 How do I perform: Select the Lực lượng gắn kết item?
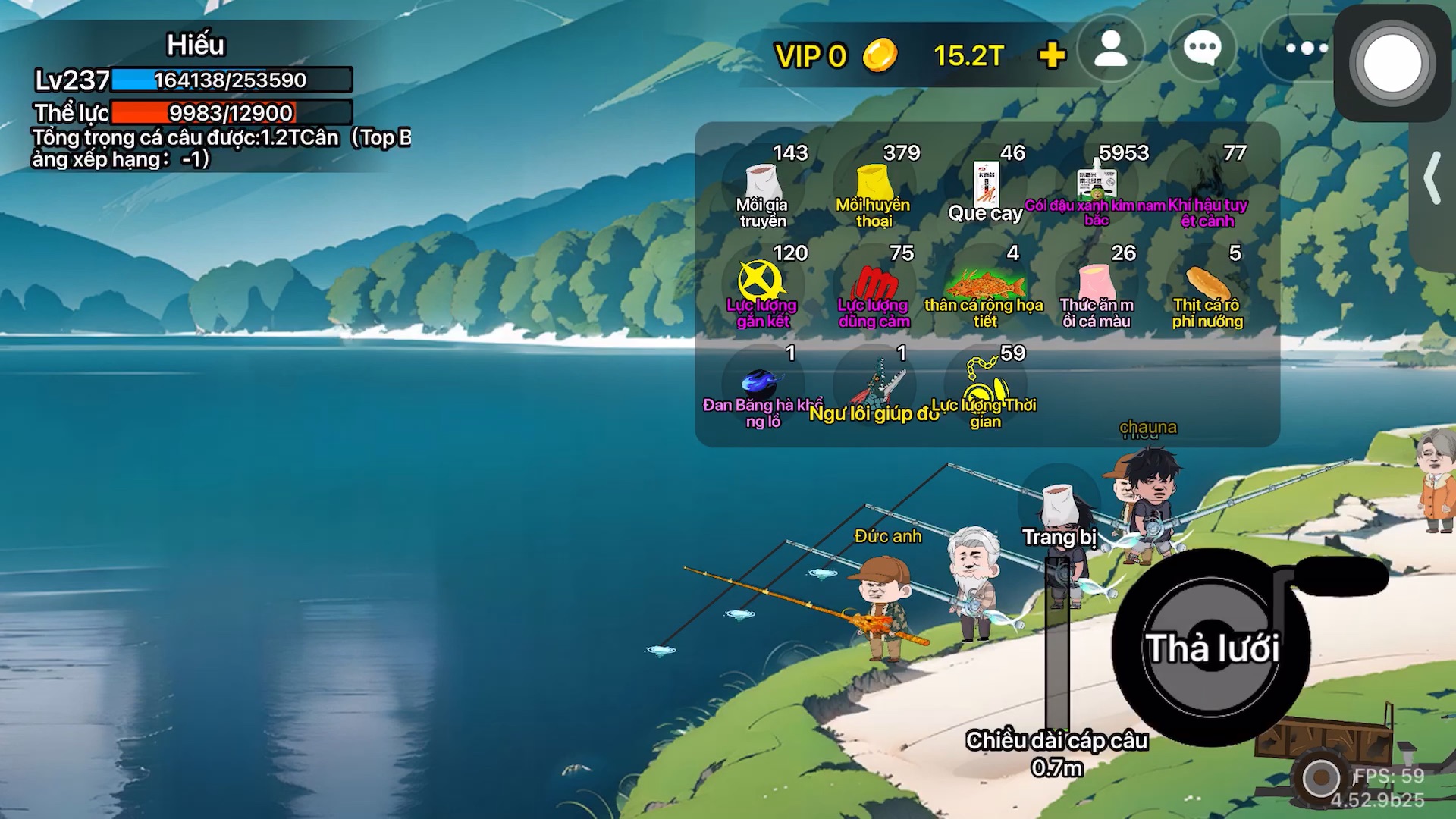click(x=761, y=284)
